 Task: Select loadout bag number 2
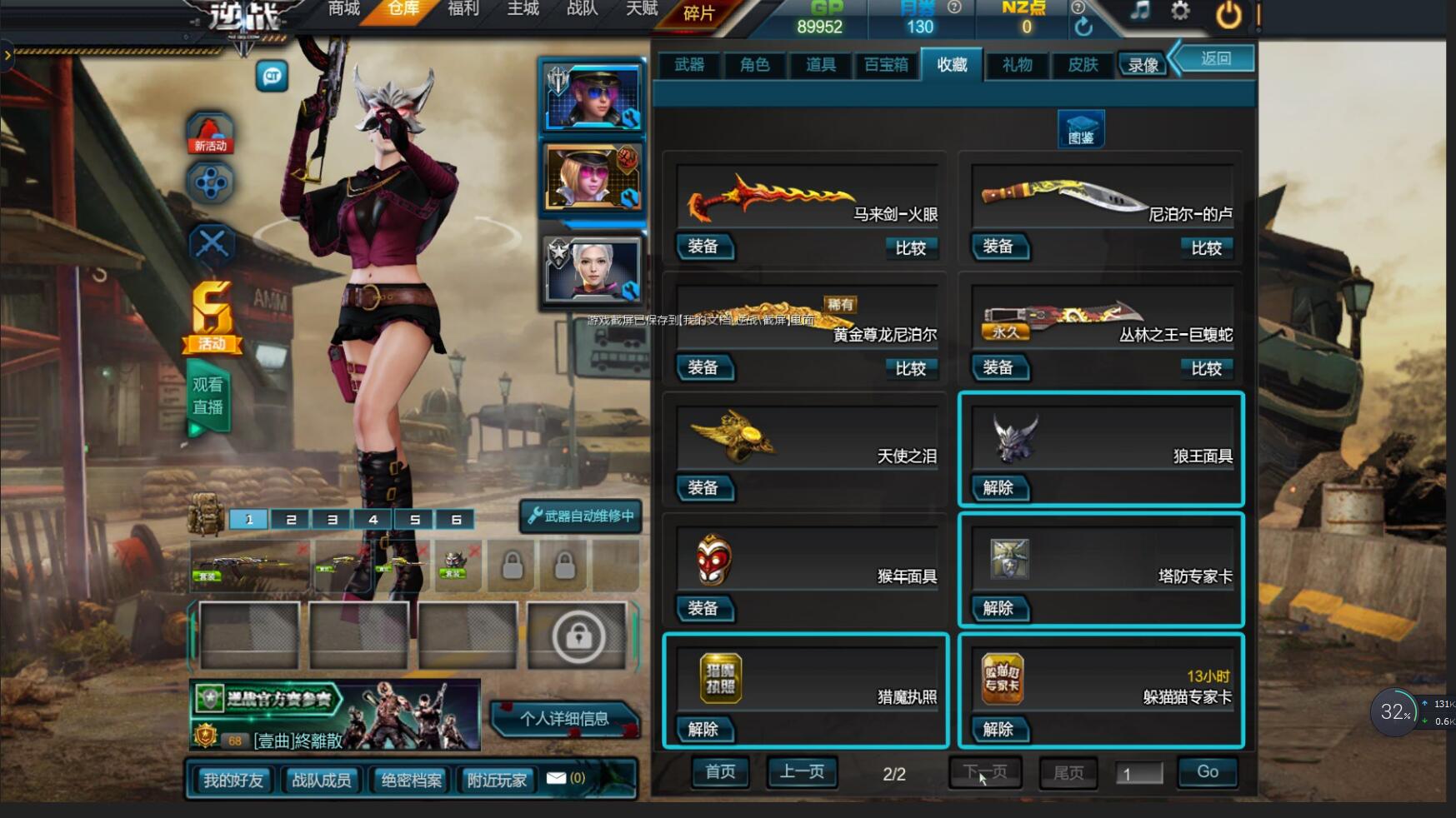pos(290,520)
